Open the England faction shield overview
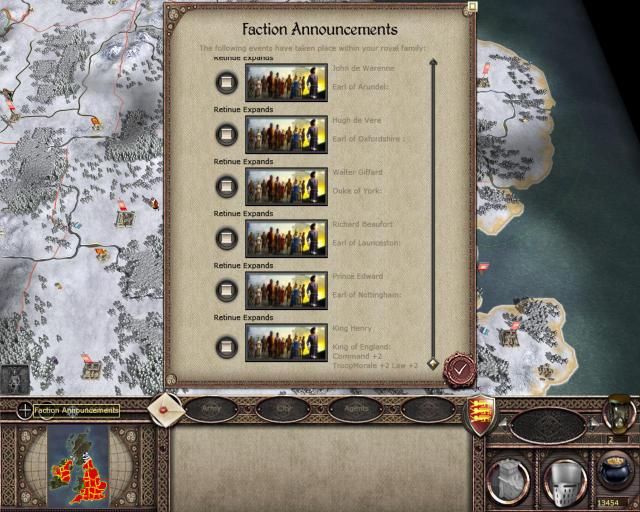This screenshot has width=640, height=512. click(479, 413)
